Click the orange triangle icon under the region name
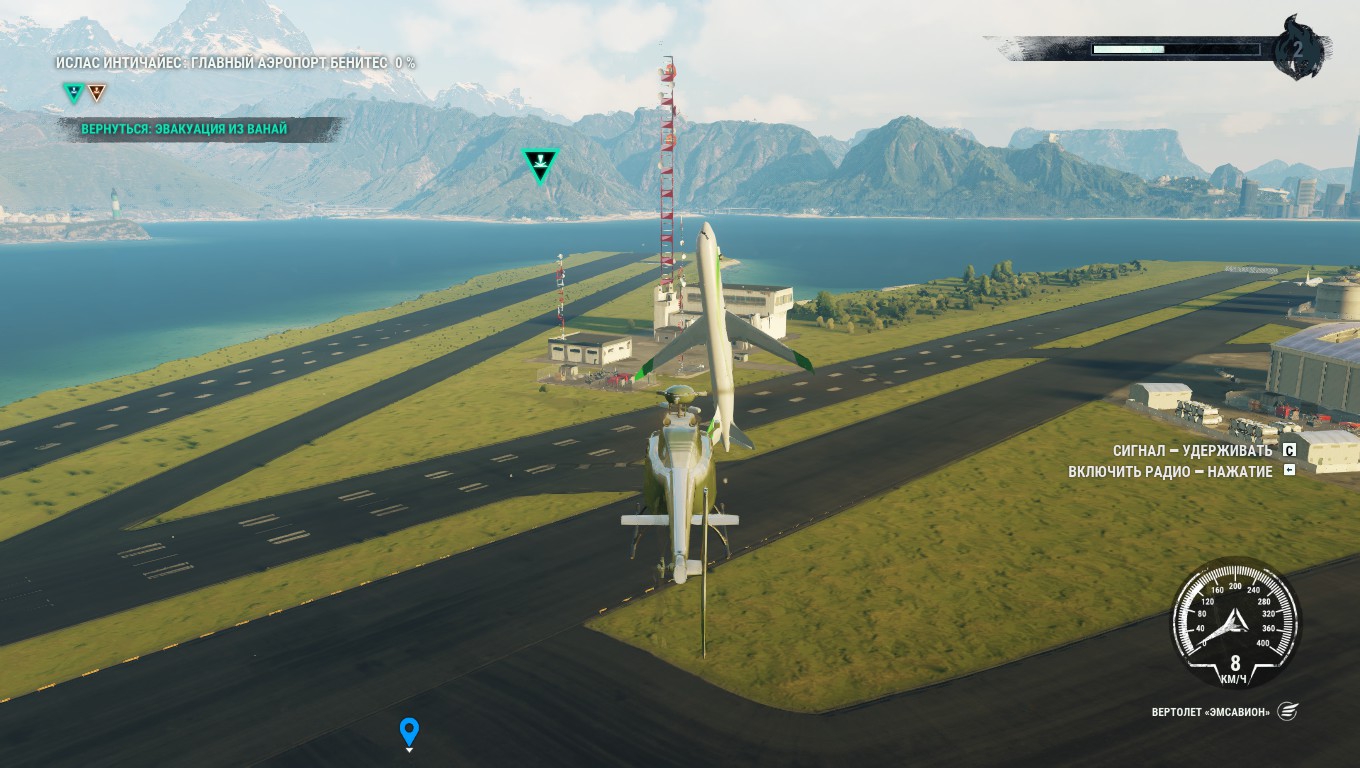The image size is (1360, 768). click(x=96, y=93)
